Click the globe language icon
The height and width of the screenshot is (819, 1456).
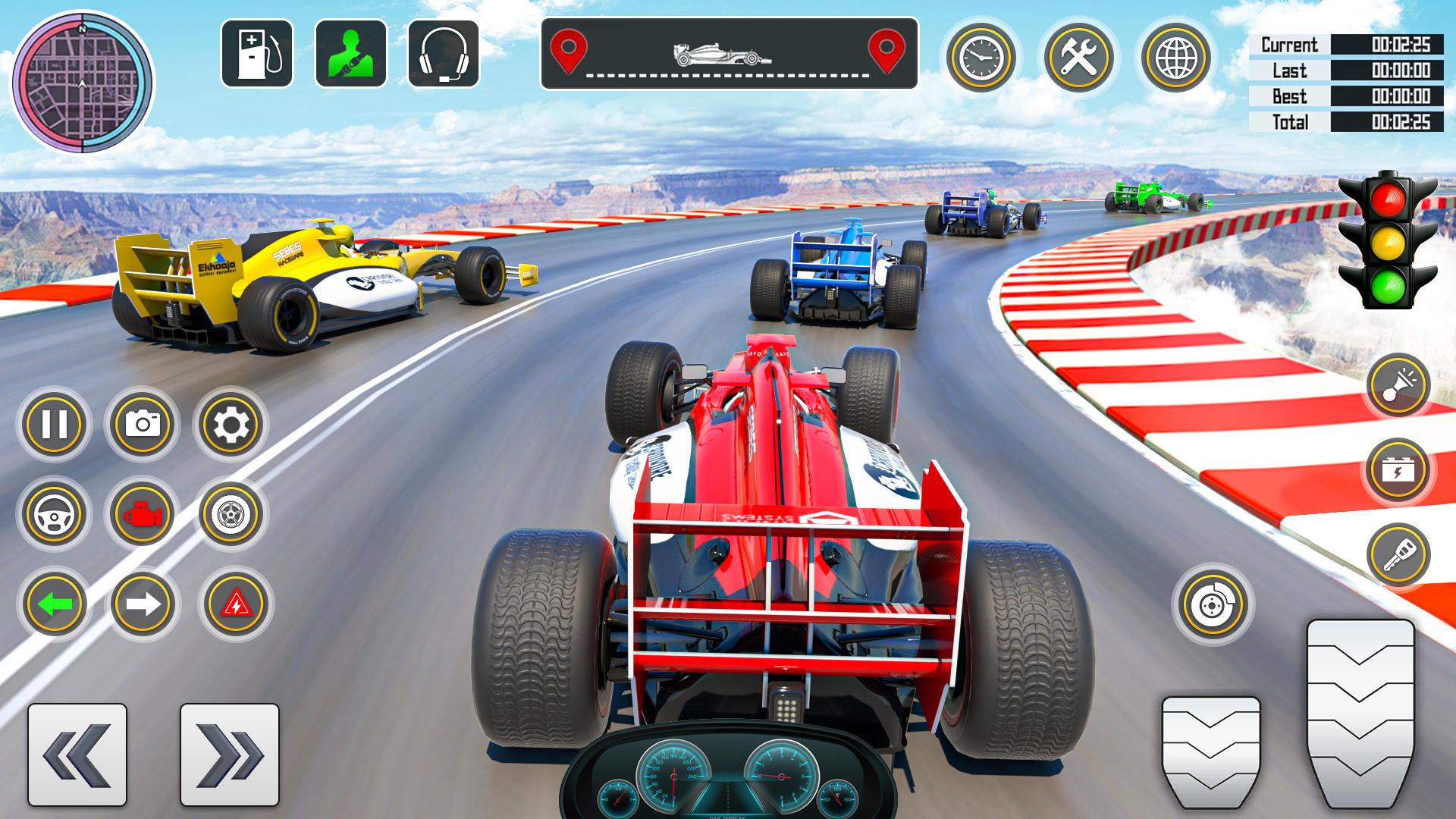pos(1174,57)
